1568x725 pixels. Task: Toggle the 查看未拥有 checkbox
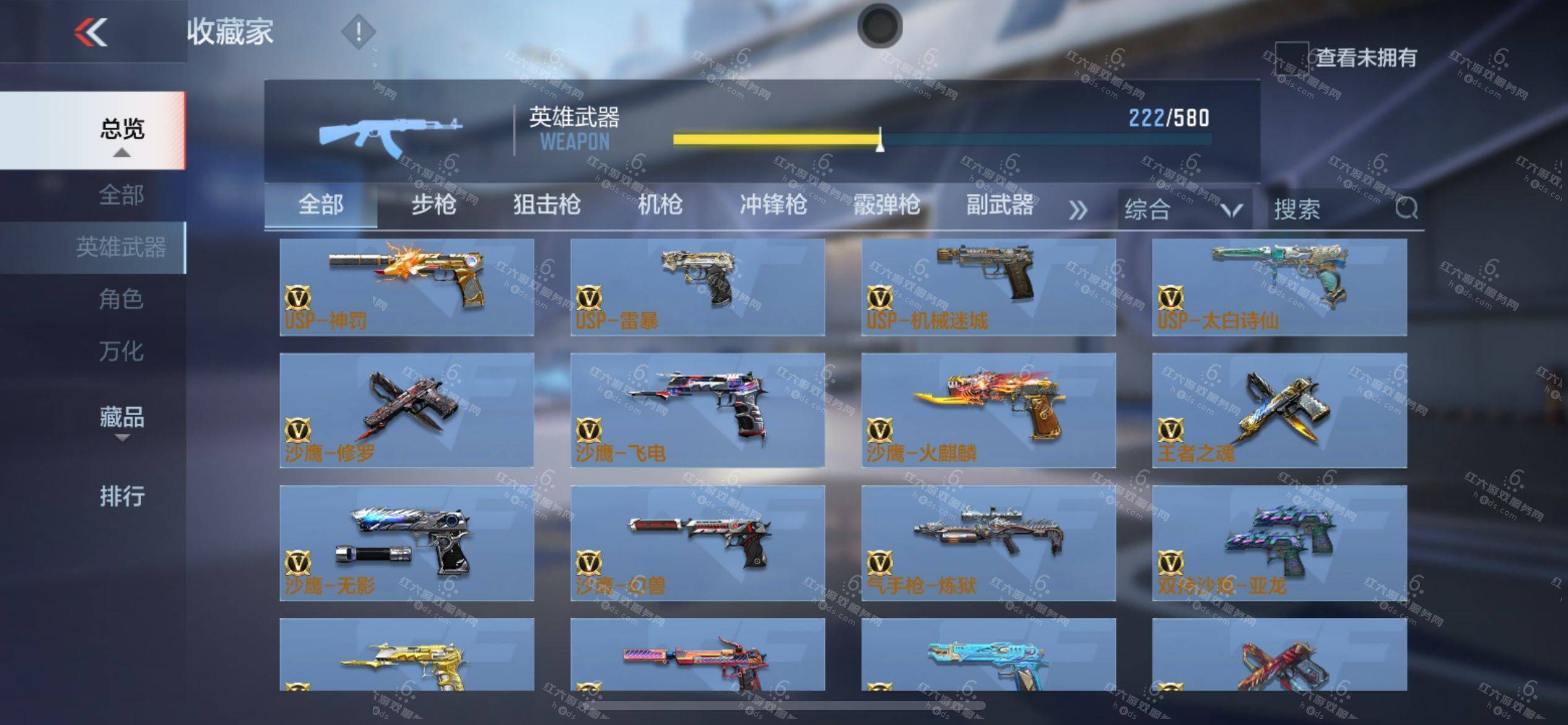click(1291, 58)
